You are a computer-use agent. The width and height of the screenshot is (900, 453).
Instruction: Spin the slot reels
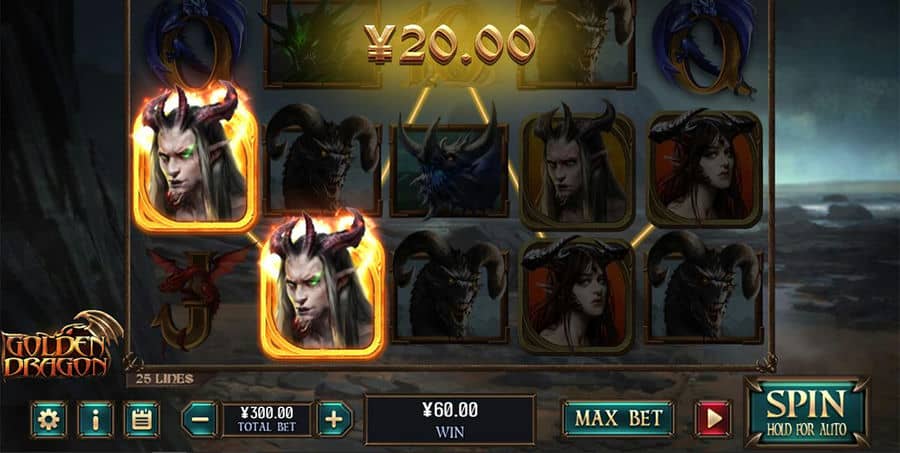[x=806, y=411]
